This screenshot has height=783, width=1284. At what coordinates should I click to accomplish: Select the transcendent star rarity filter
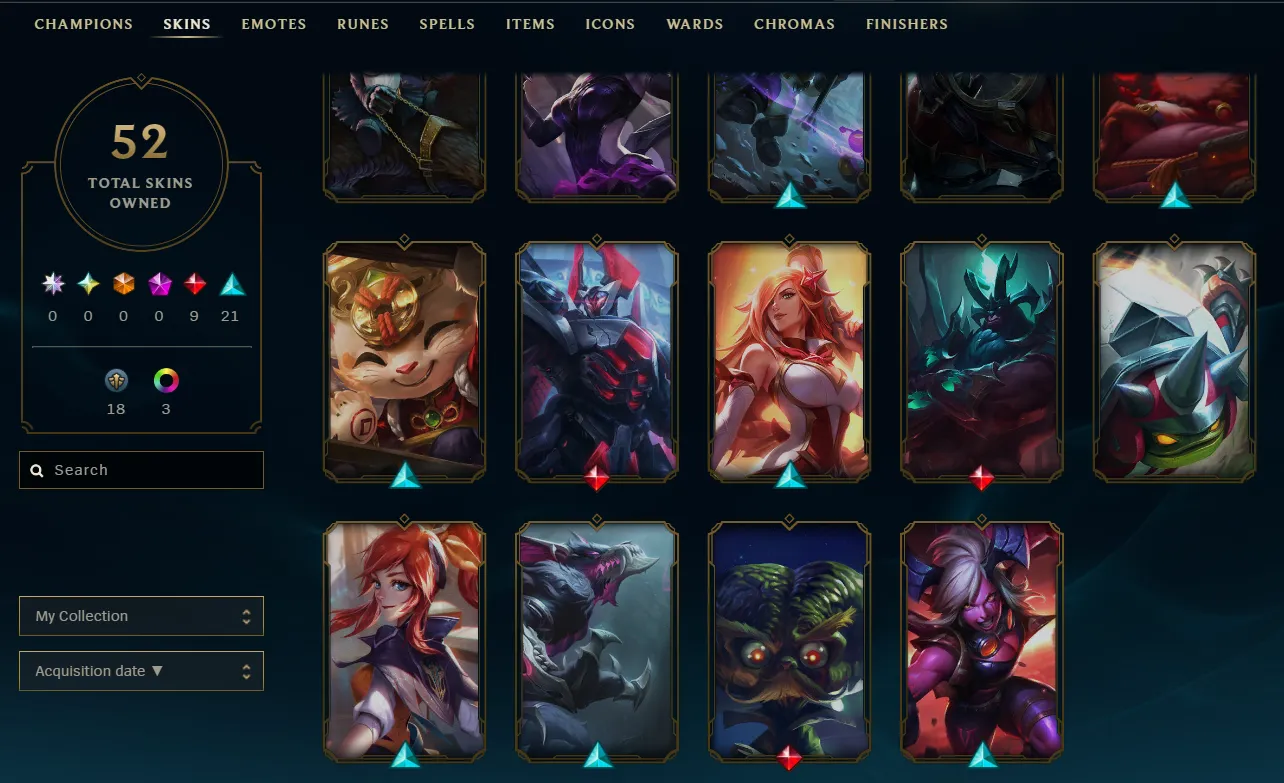(x=54, y=283)
